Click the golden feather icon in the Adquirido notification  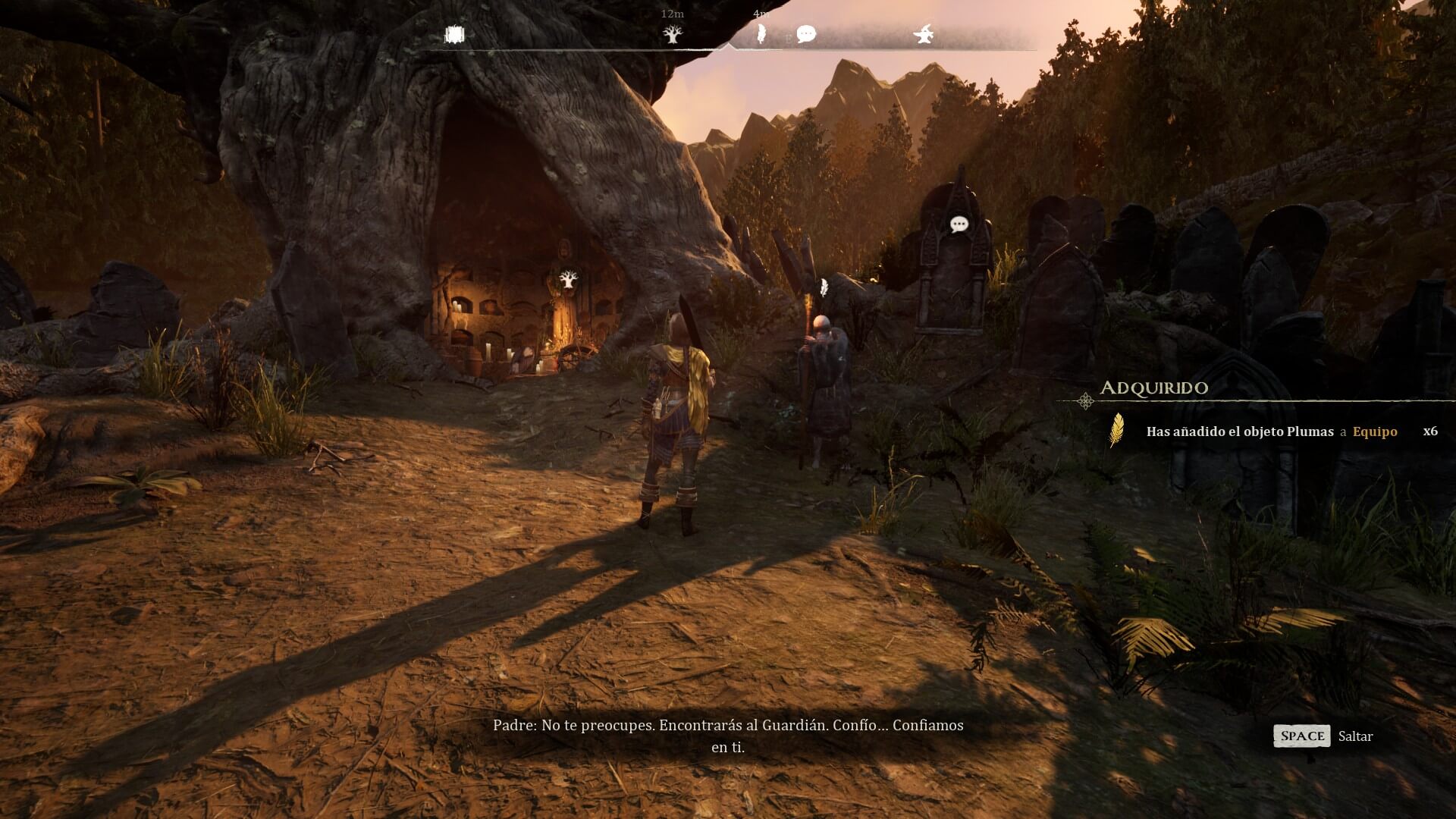click(1116, 431)
